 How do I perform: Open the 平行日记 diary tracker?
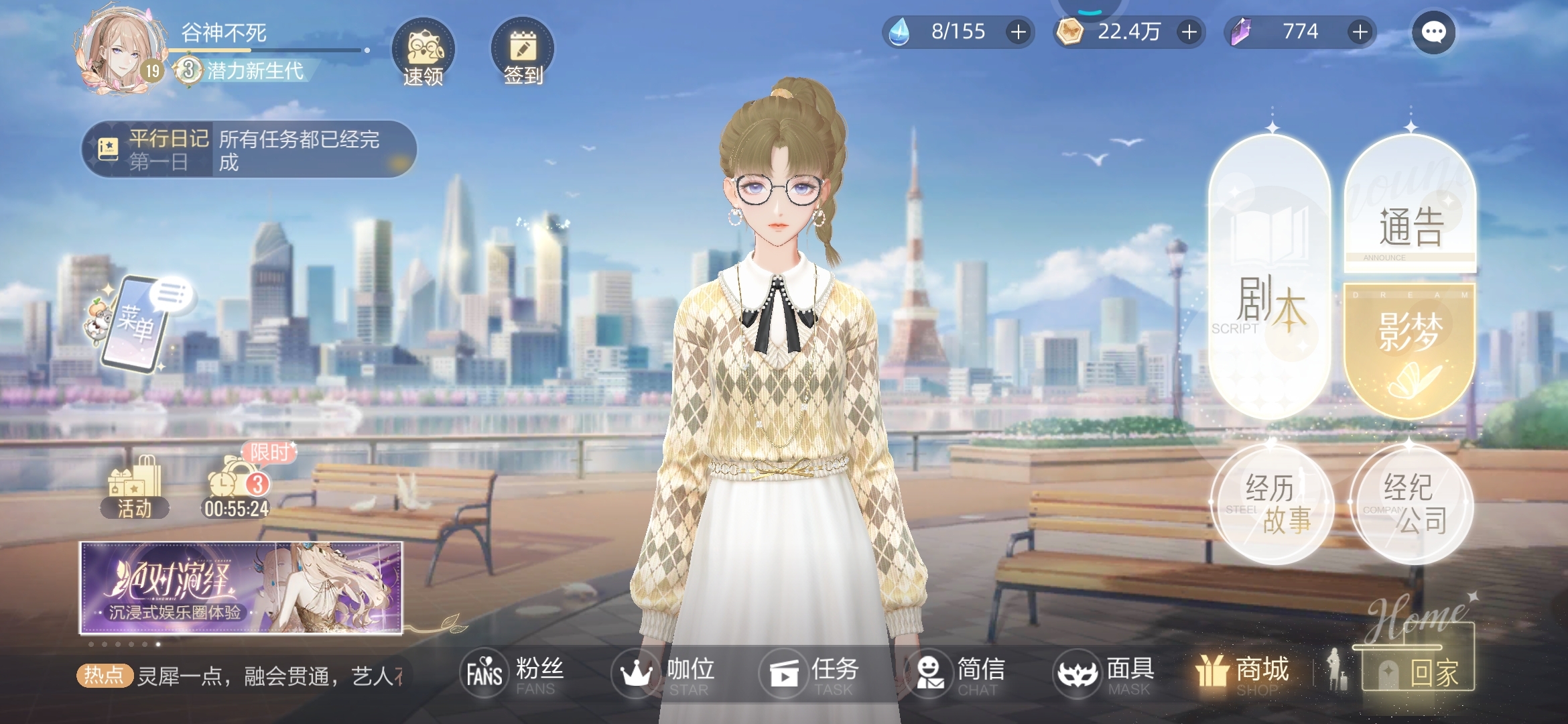249,149
